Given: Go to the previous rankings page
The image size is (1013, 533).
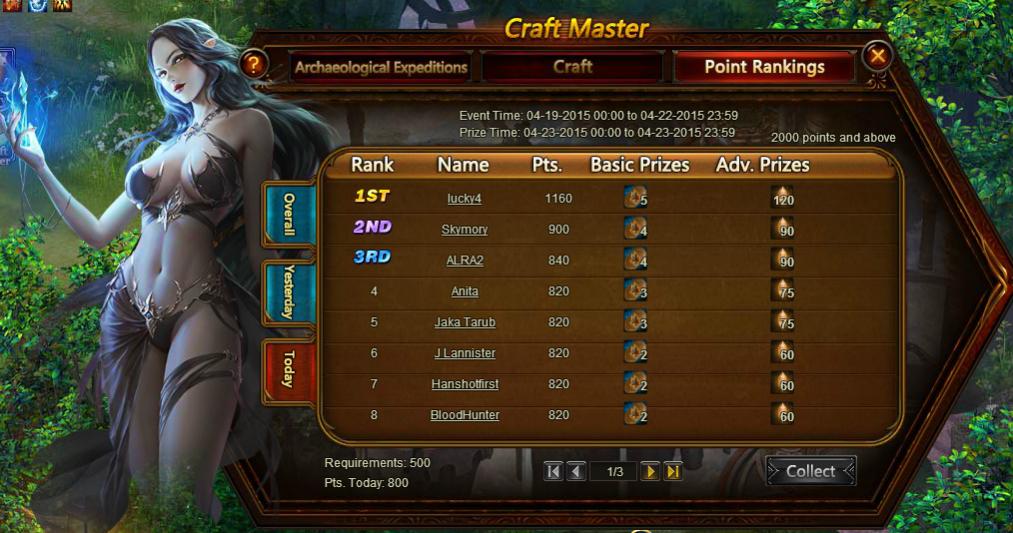Looking at the screenshot, I should (x=576, y=471).
